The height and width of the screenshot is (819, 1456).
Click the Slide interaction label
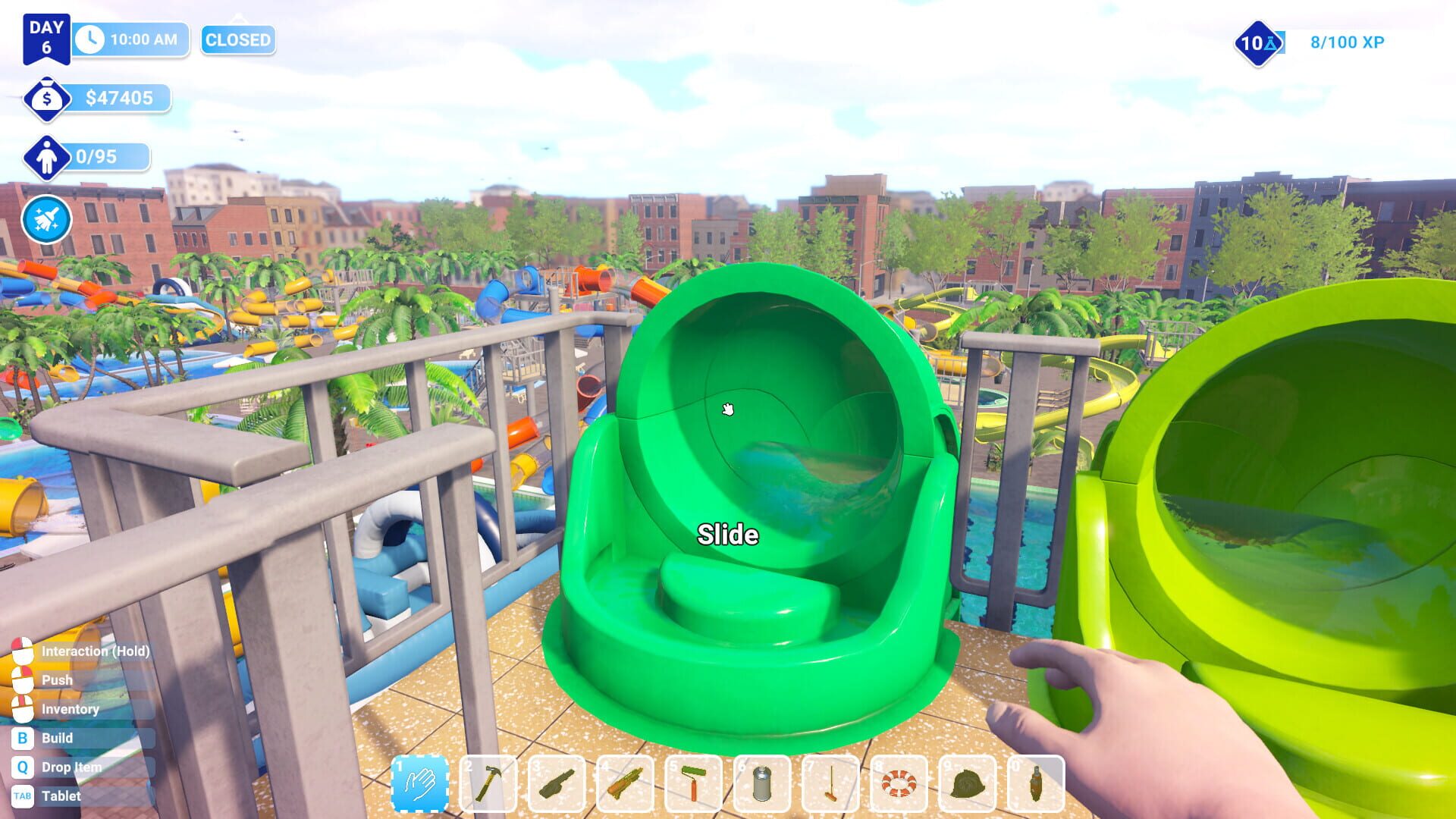coord(727,534)
